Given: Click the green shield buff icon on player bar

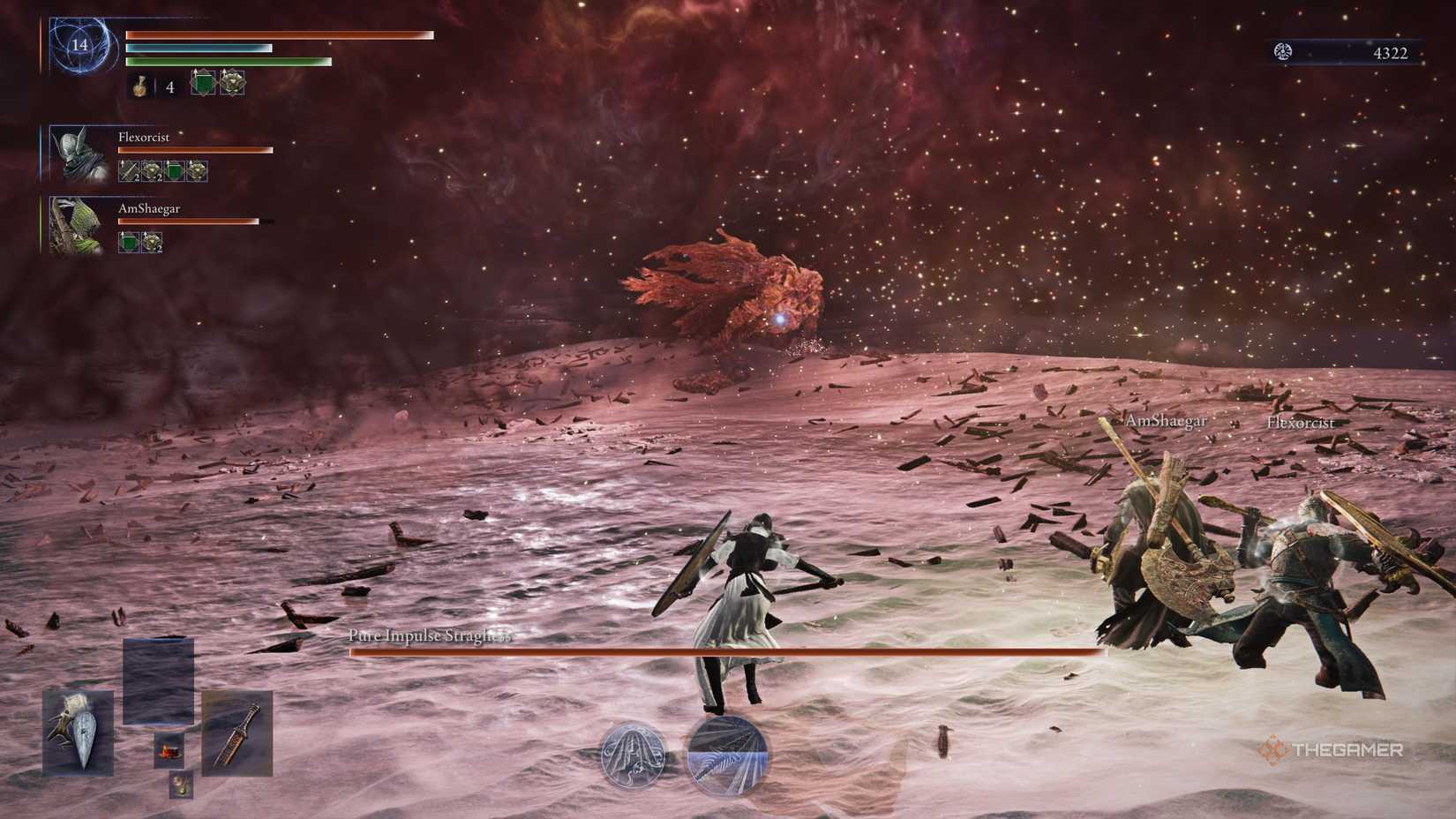Looking at the screenshot, I should click(x=203, y=82).
